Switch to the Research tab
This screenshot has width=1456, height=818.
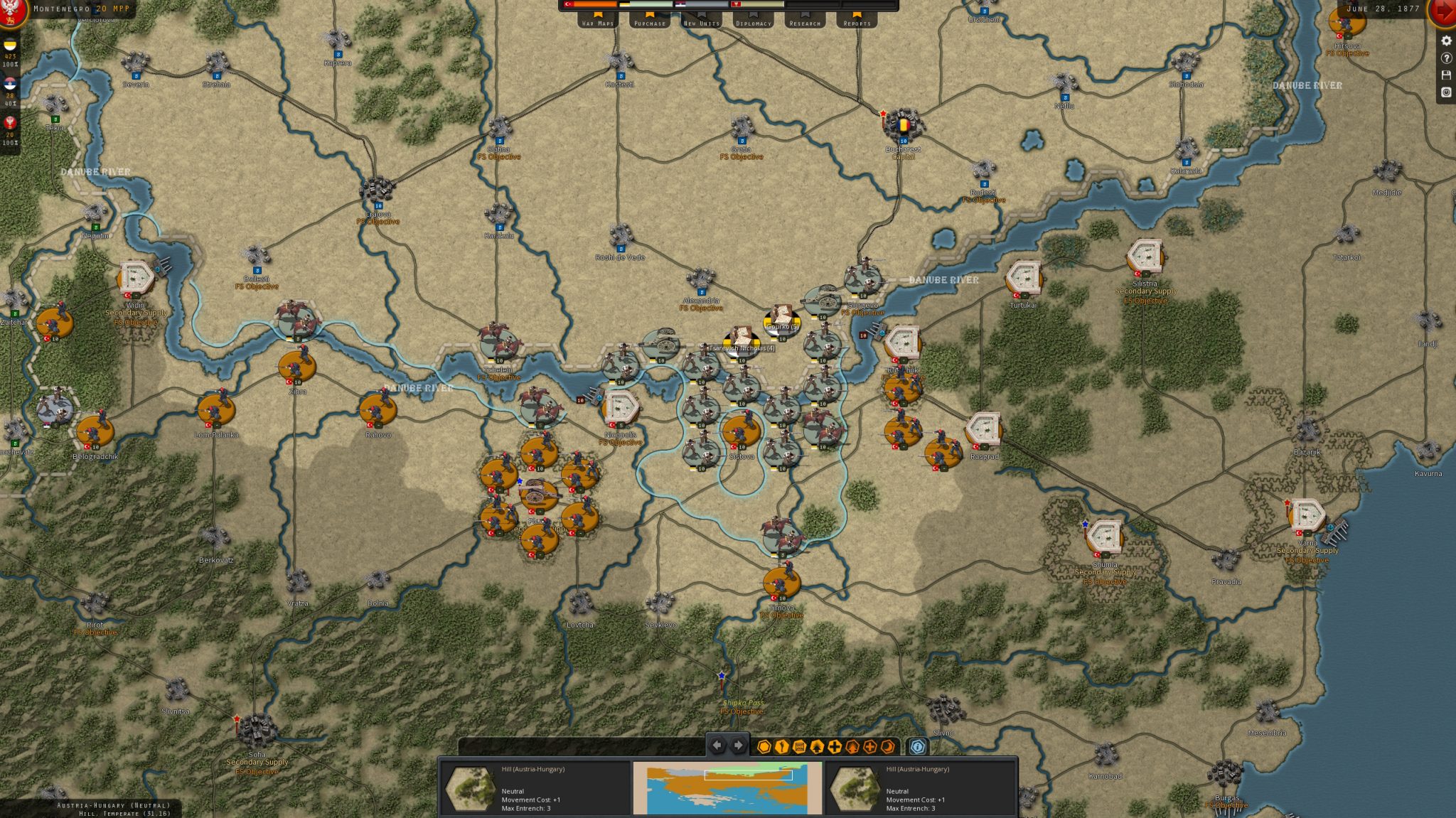click(805, 21)
